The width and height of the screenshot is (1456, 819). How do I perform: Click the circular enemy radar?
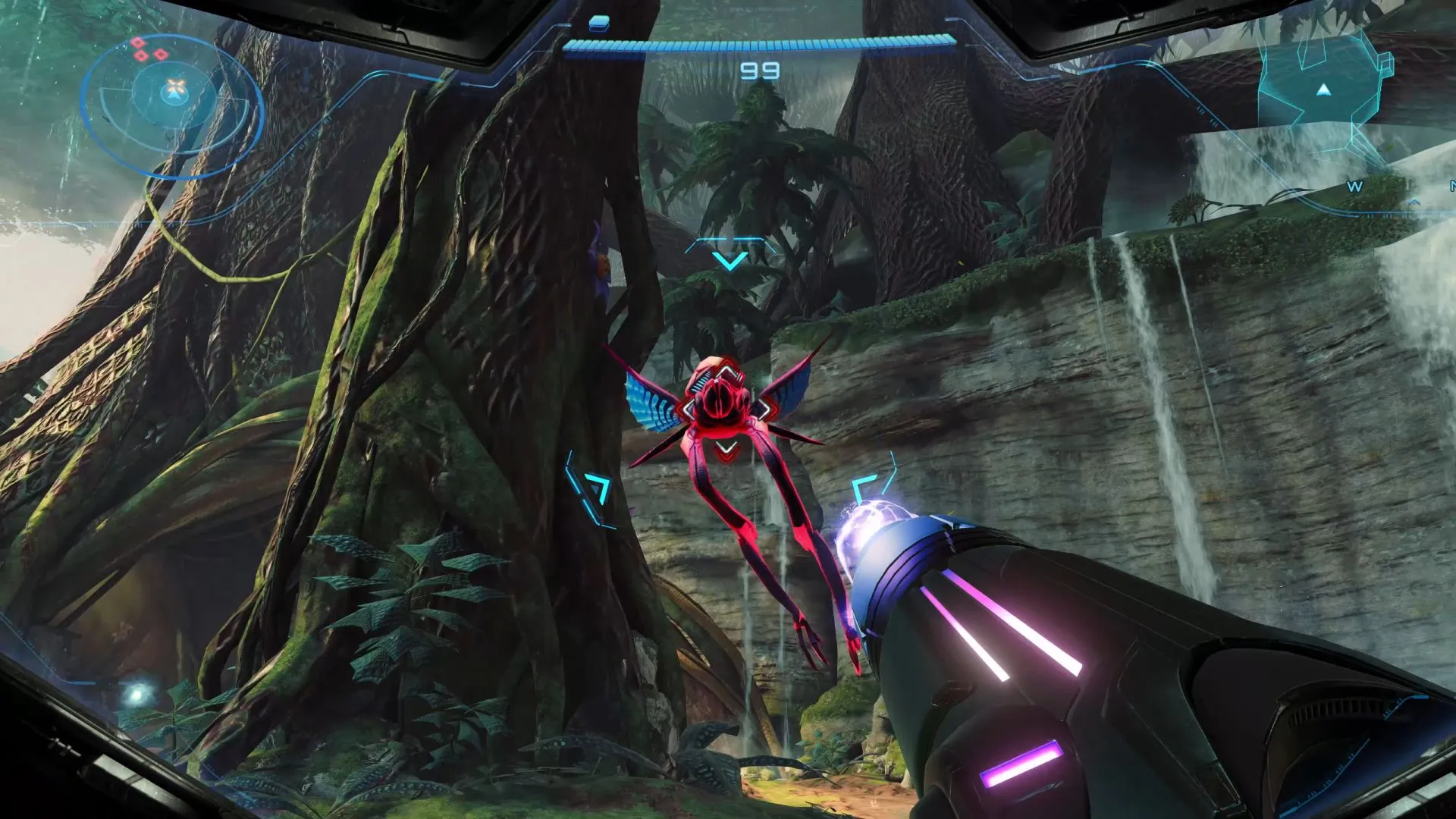click(x=172, y=106)
